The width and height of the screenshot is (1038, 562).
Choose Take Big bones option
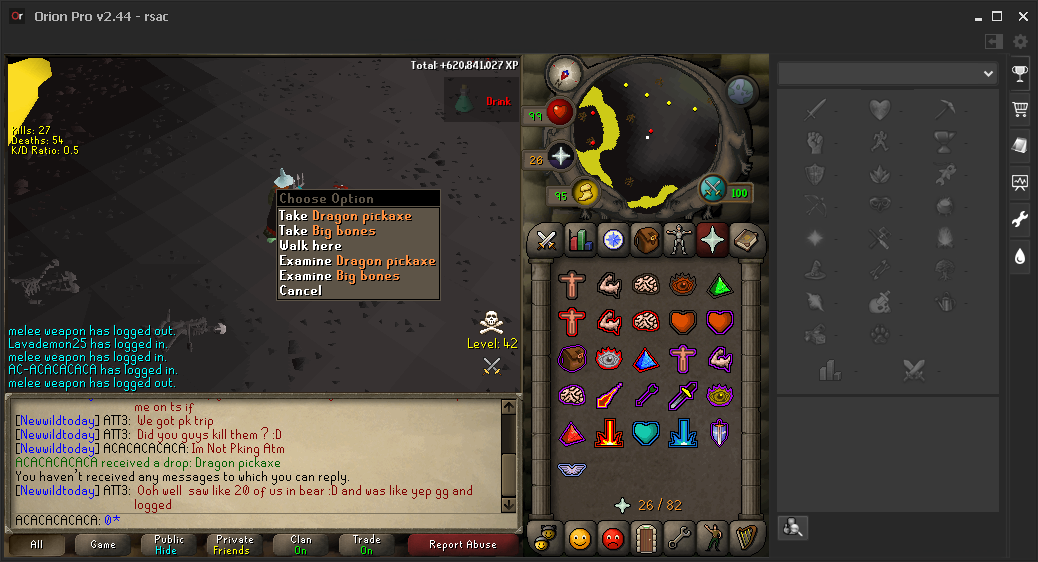point(327,231)
